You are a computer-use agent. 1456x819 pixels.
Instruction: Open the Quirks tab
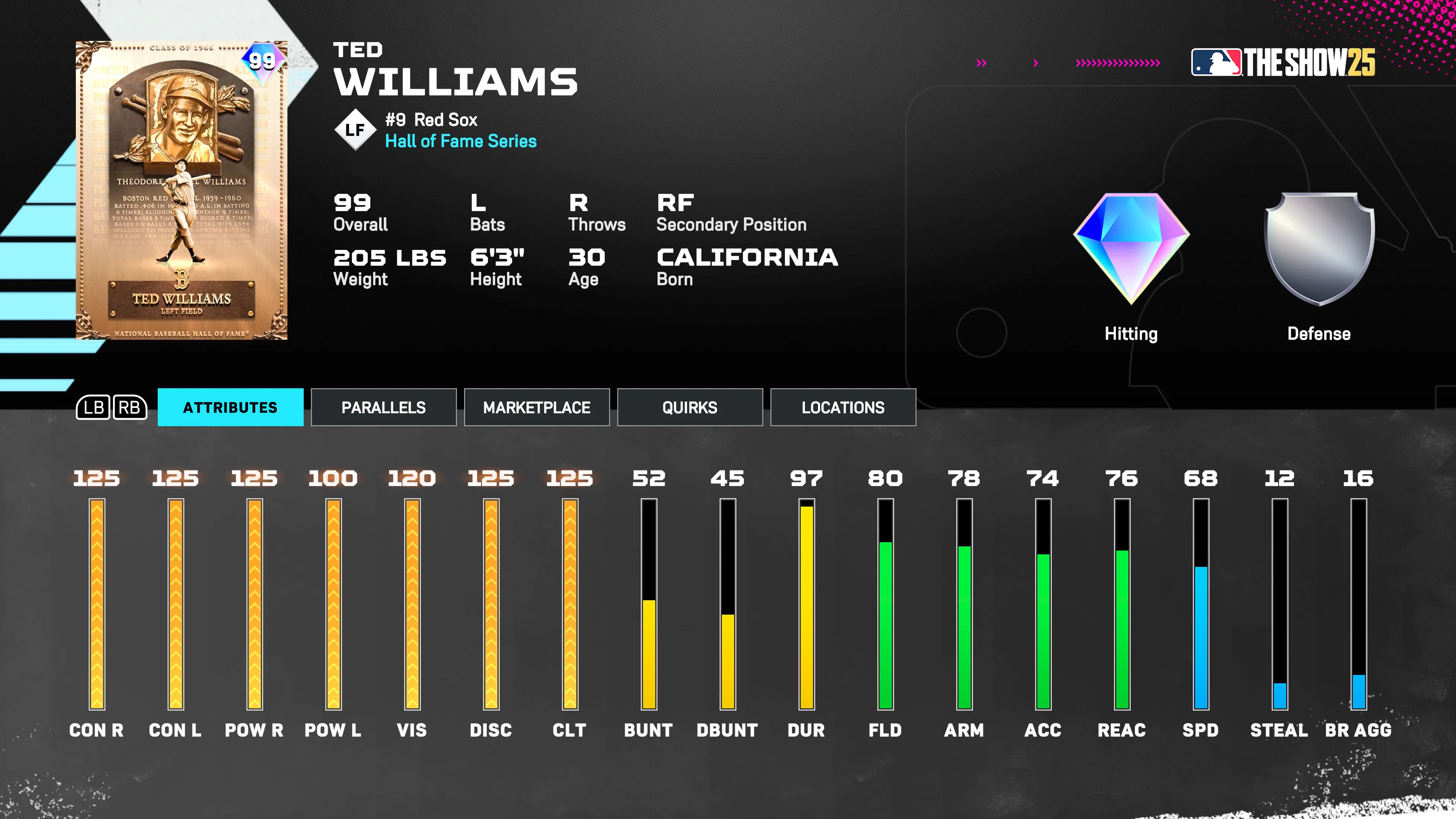690,407
